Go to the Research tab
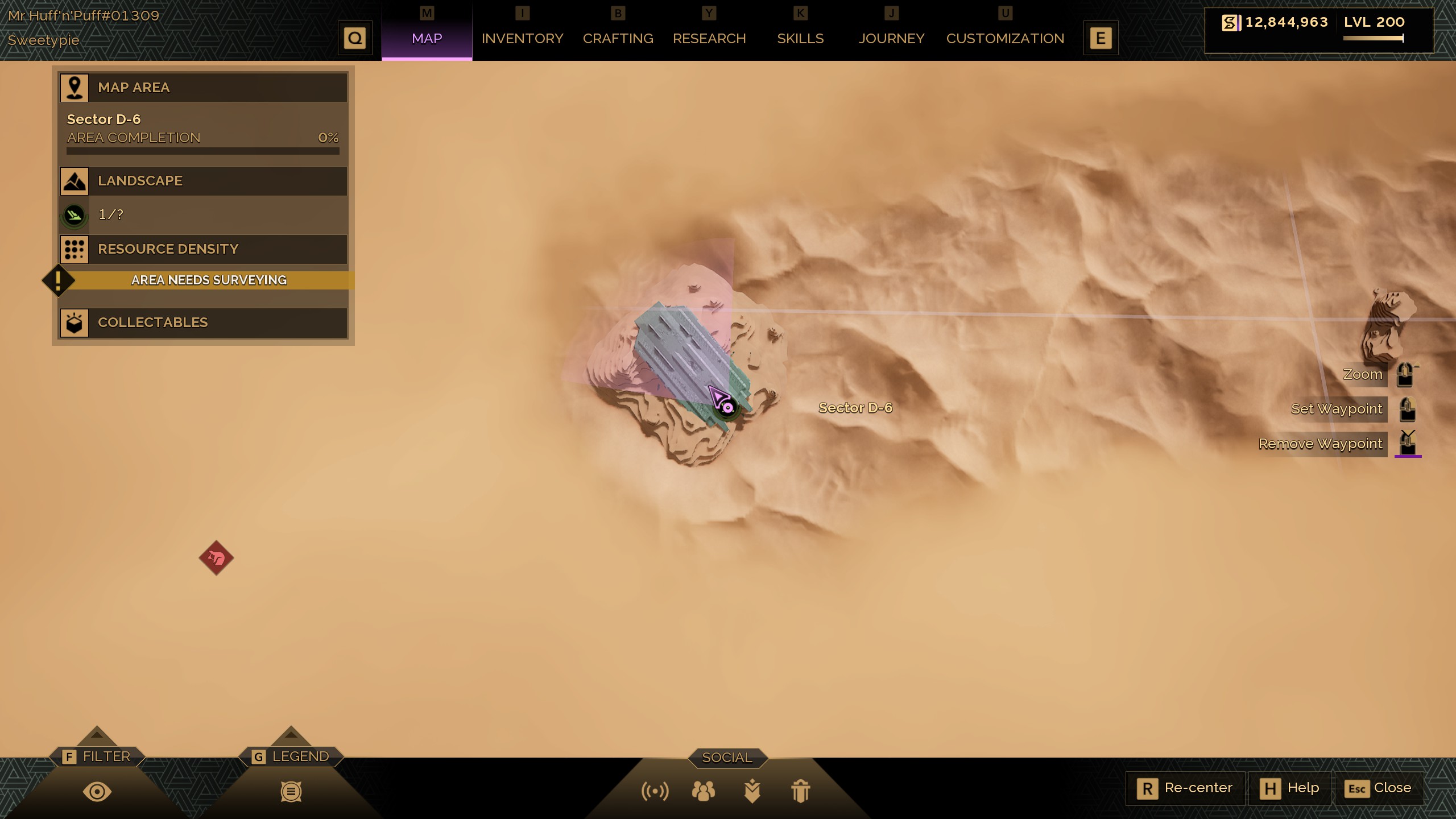This screenshot has height=819, width=1456. [709, 39]
